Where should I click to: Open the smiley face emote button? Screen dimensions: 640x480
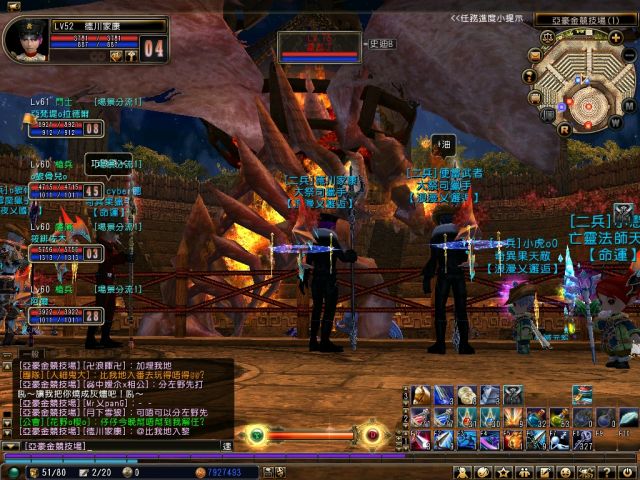pos(565,471)
